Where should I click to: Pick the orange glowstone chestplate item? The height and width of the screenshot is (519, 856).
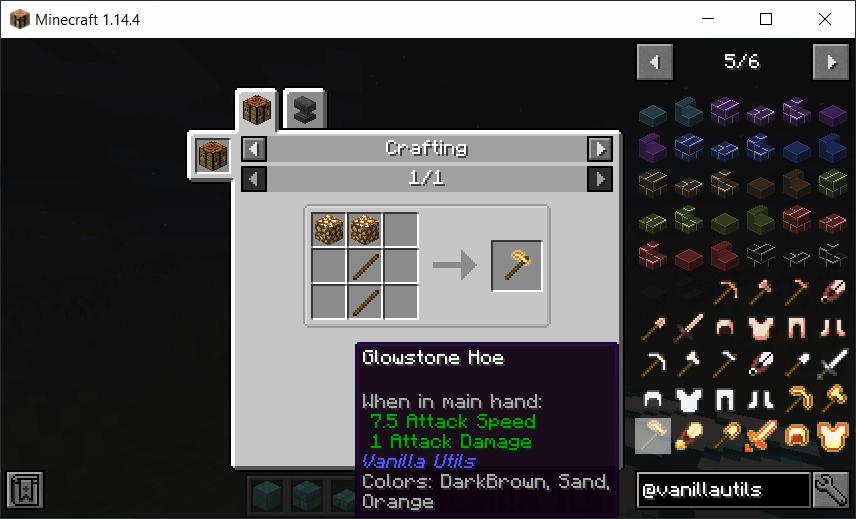pyautogui.click(x=832, y=437)
